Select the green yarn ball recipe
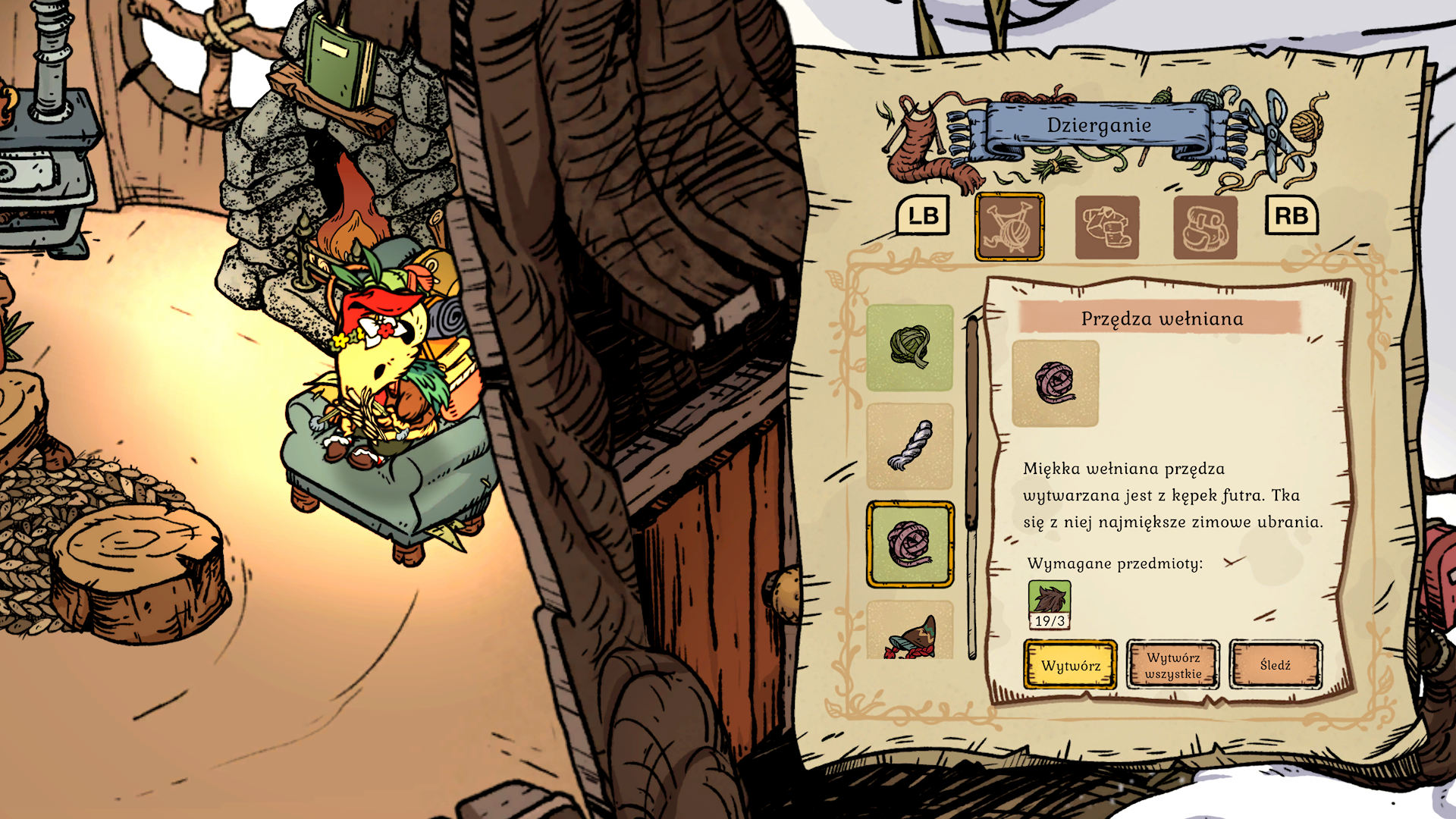 tap(910, 347)
